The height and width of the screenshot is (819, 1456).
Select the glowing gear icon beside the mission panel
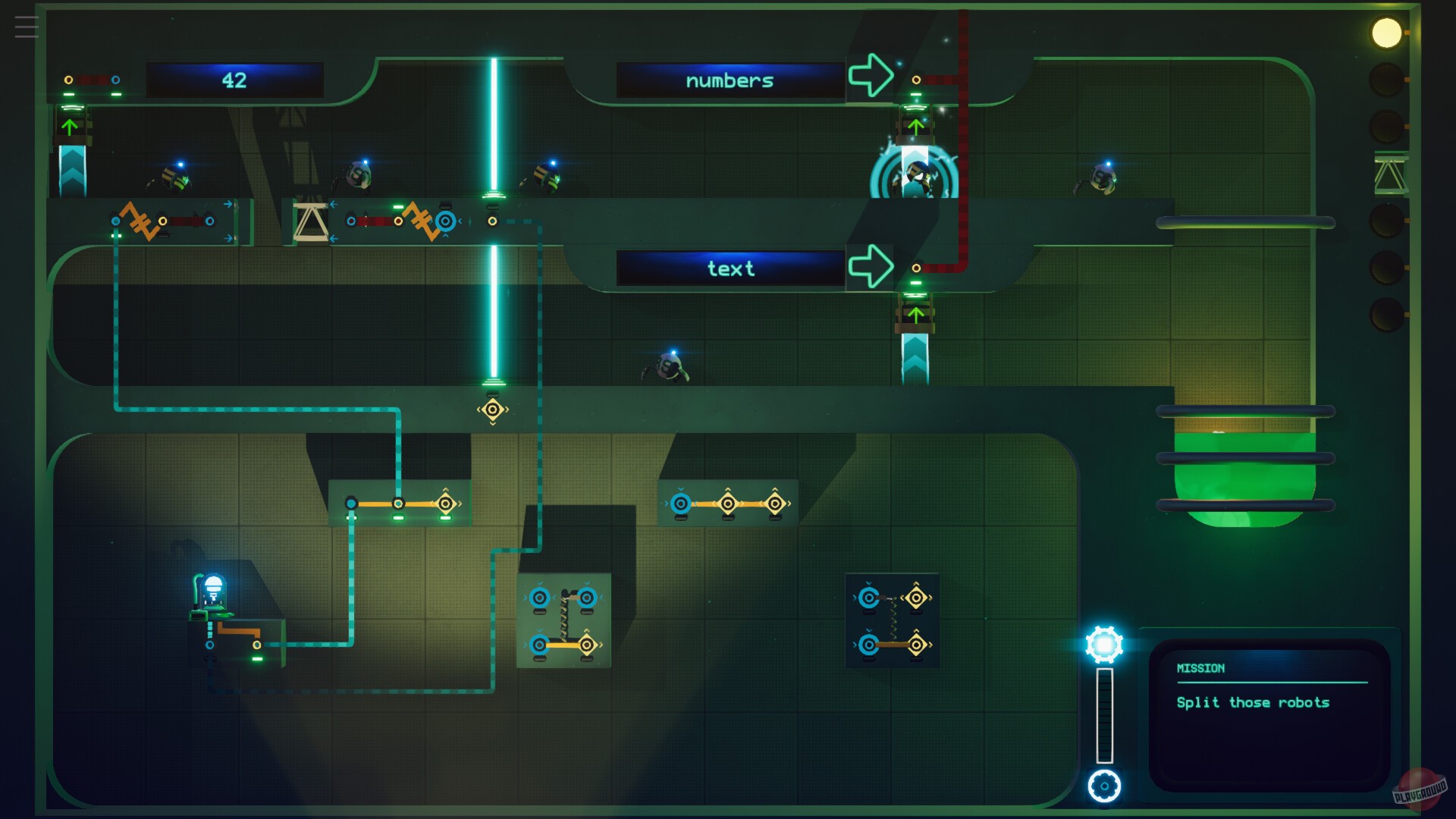pyautogui.click(x=1106, y=644)
